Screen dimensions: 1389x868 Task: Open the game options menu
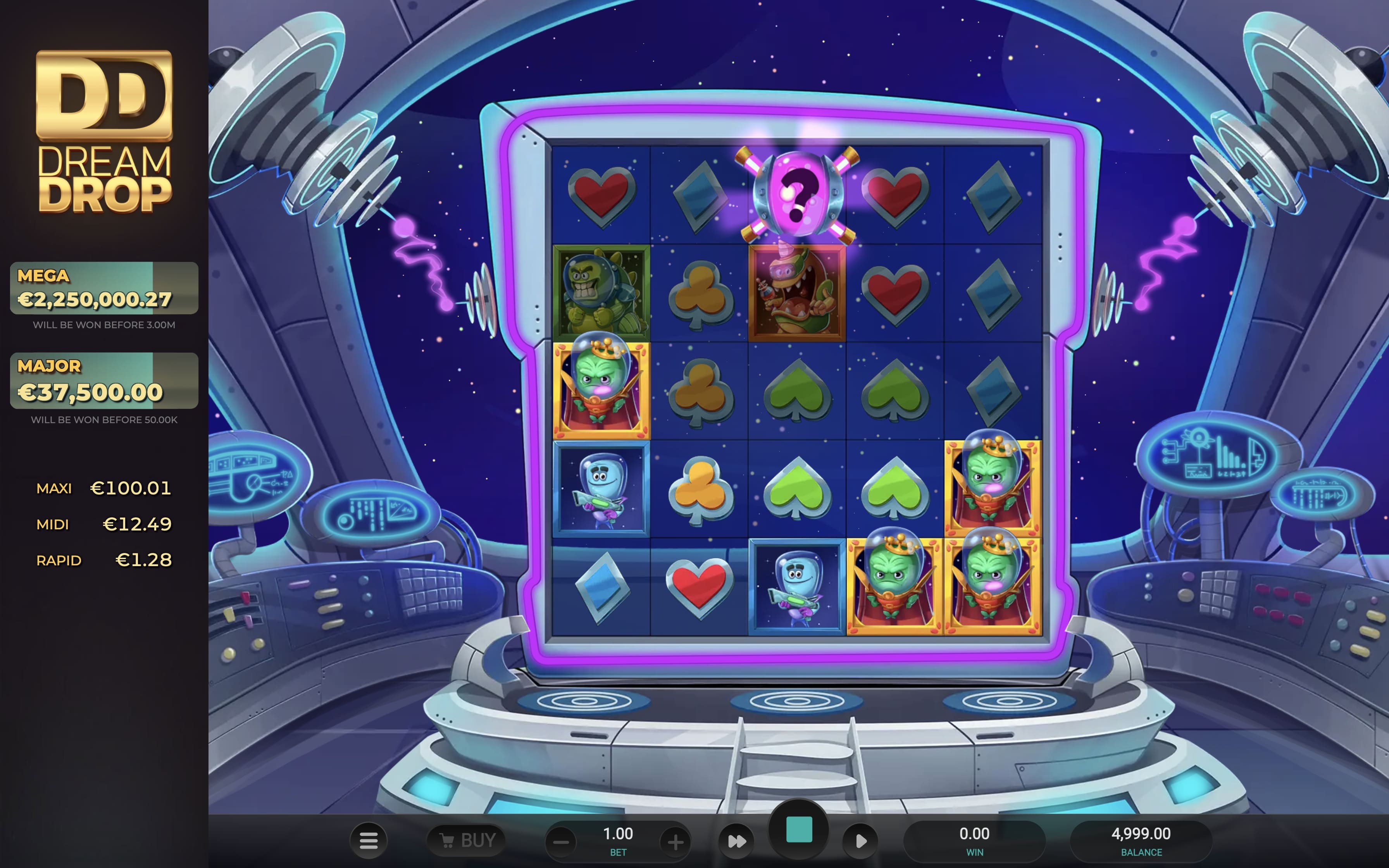(x=369, y=840)
